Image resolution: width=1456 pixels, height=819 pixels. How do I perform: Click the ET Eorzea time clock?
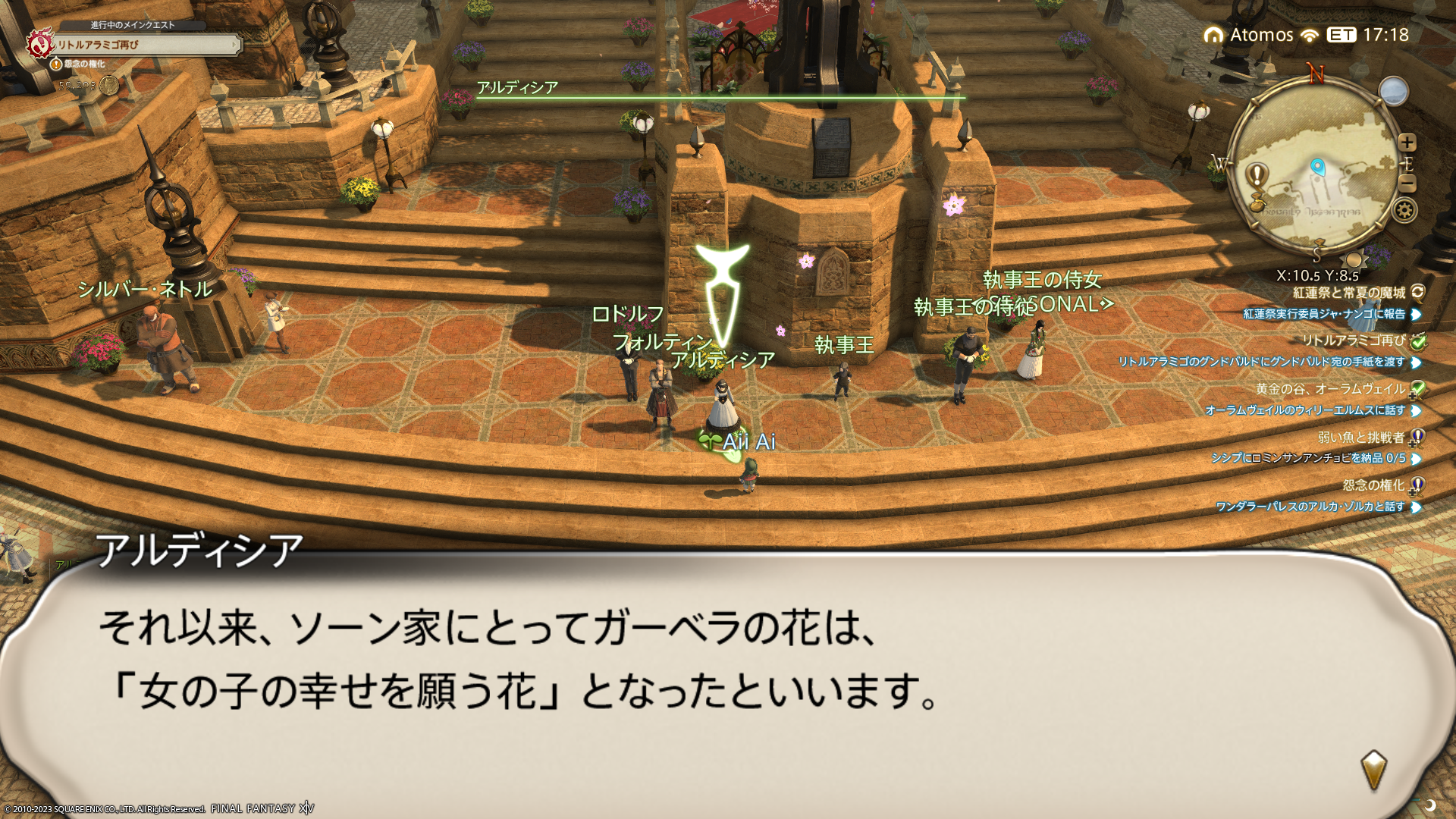pos(1367,35)
